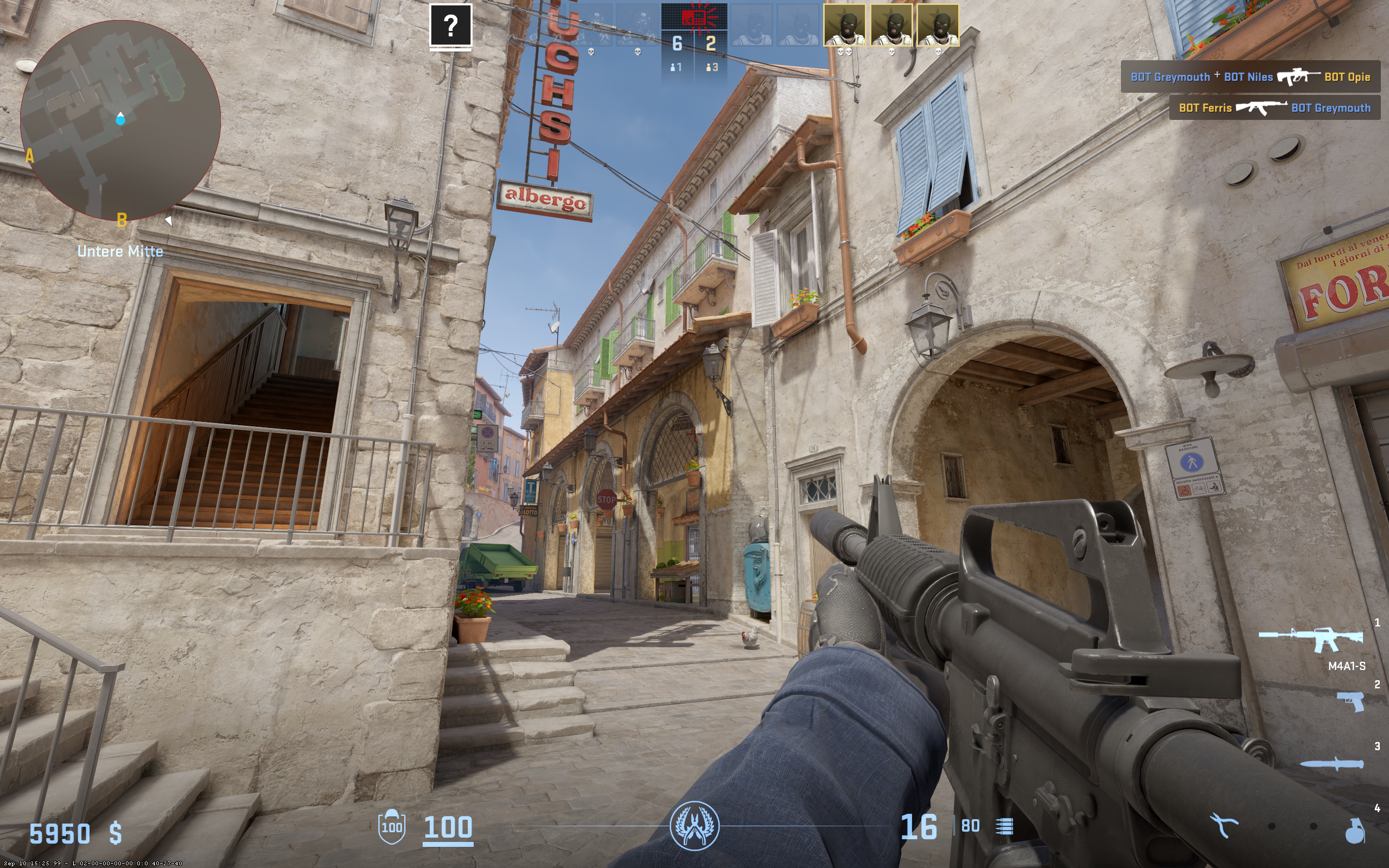Select the question mark player avatar
Image resolution: width=1389 pixels, height=868 pixels.
click(450, 25)
